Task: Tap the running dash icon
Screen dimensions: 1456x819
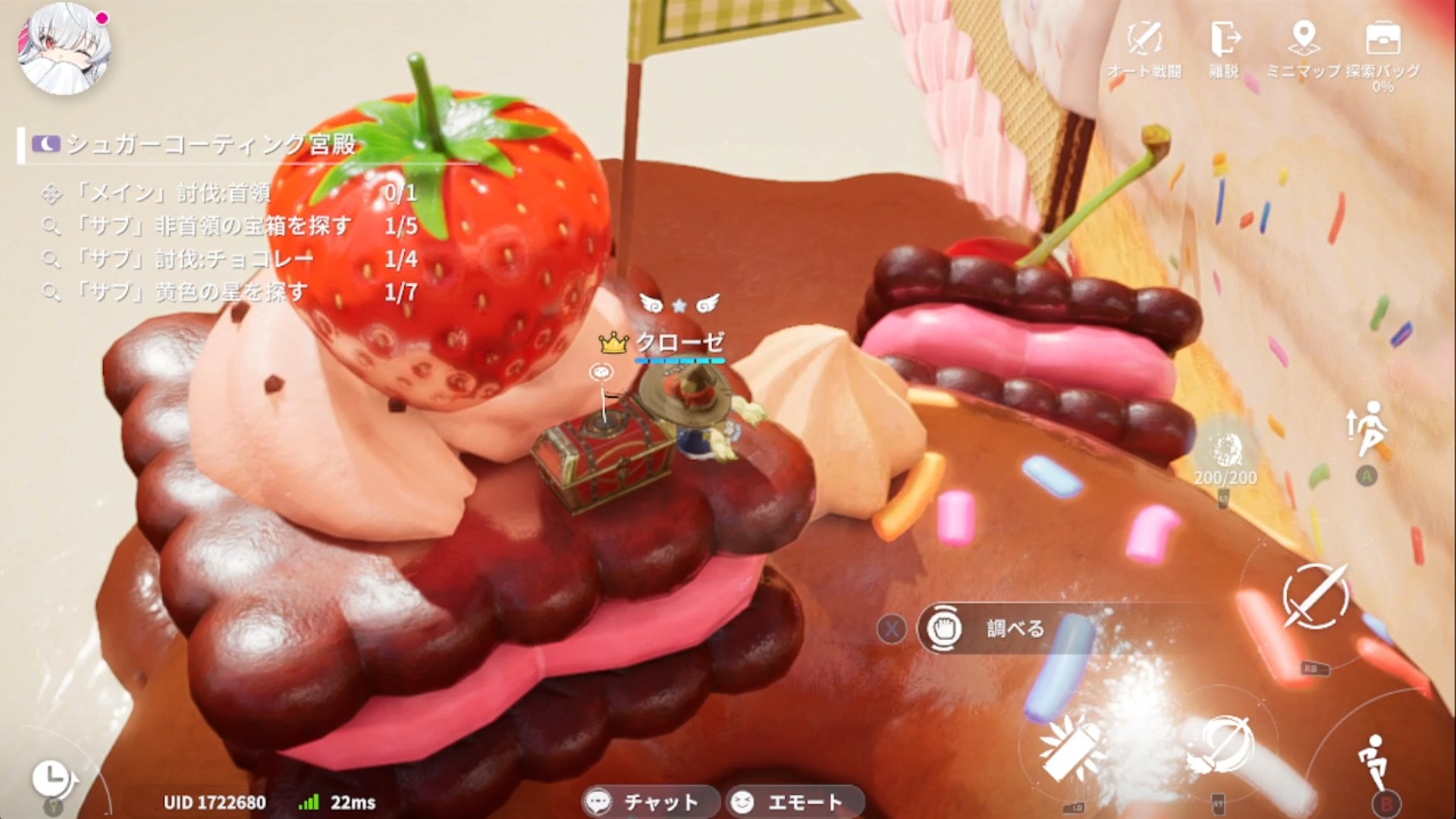Action: pyautogui.click(x=1376, y=761)
